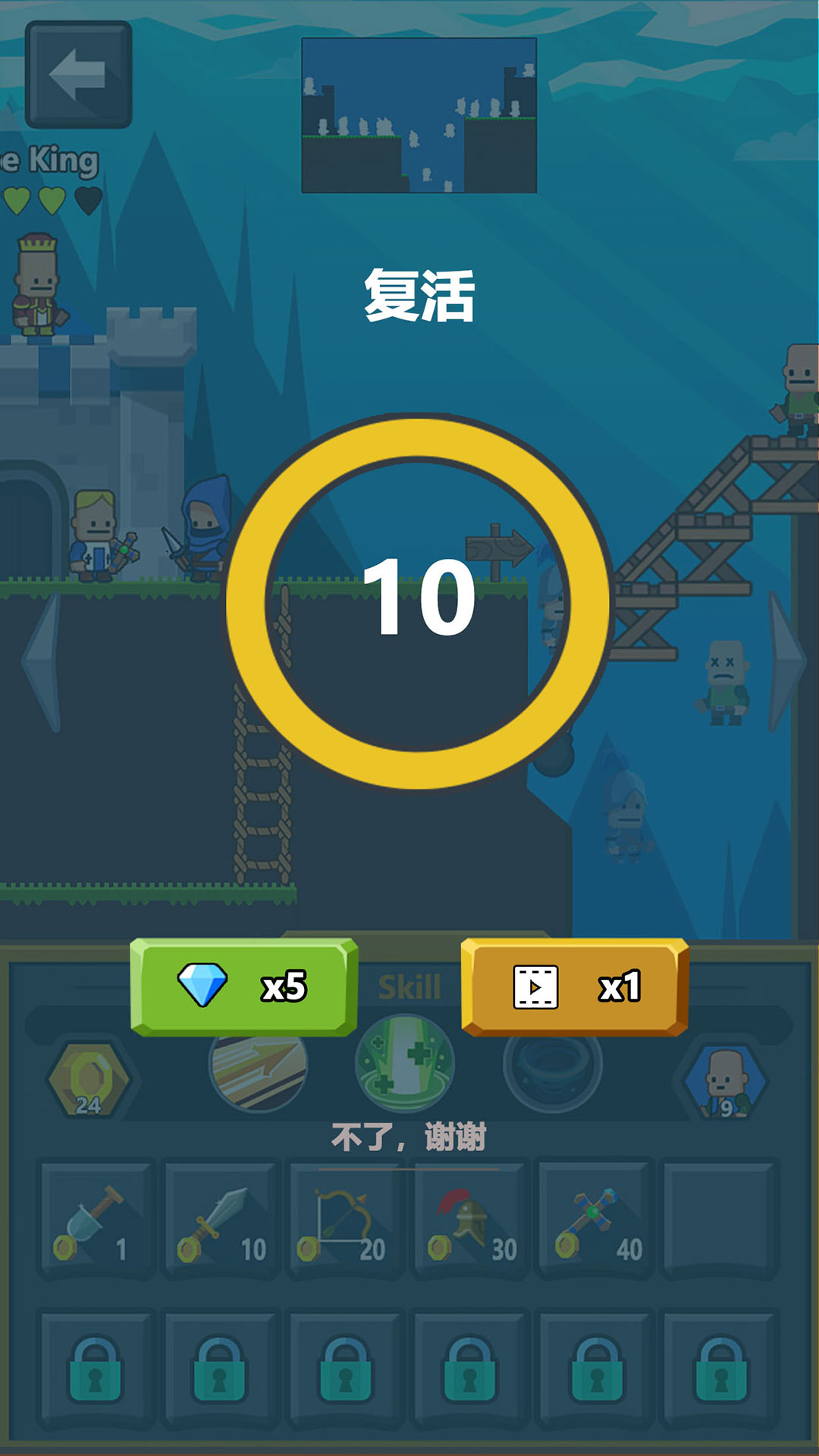Select the magic staff unit costing 40
This screenshot has height=1456, width=819.
(596, 1219)
